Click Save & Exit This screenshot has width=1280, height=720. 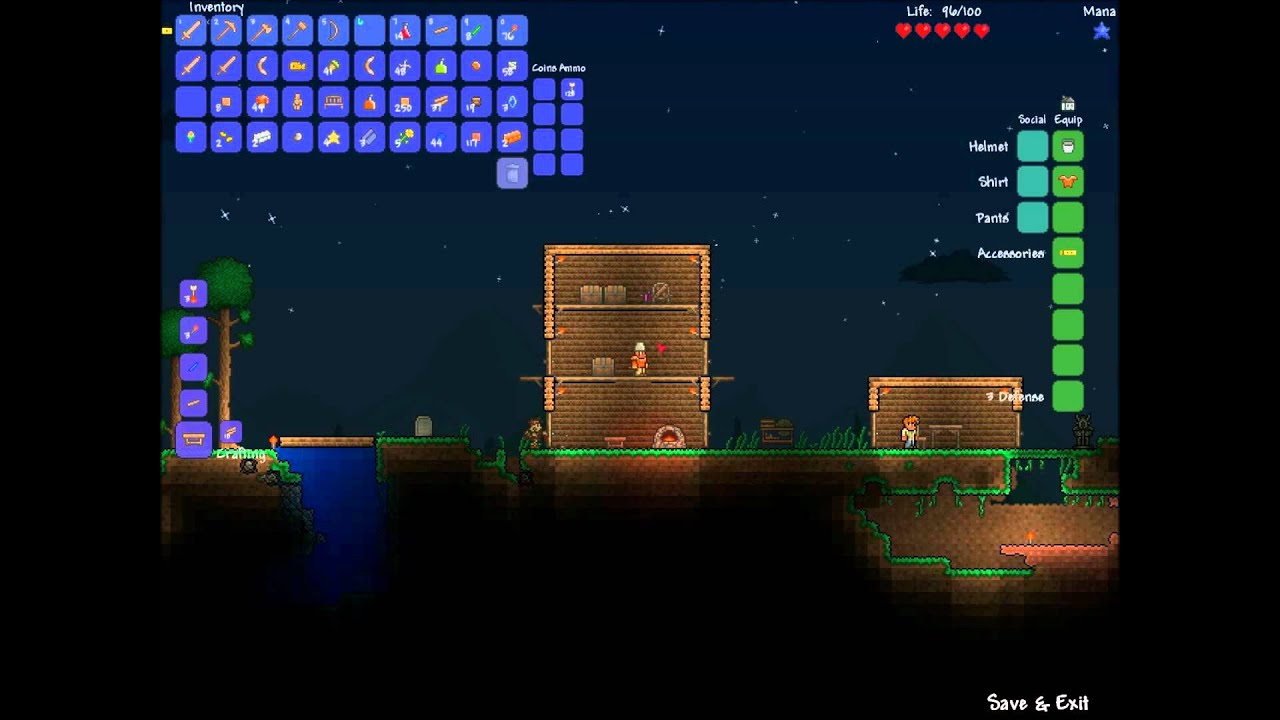(x=1037, y=703)
